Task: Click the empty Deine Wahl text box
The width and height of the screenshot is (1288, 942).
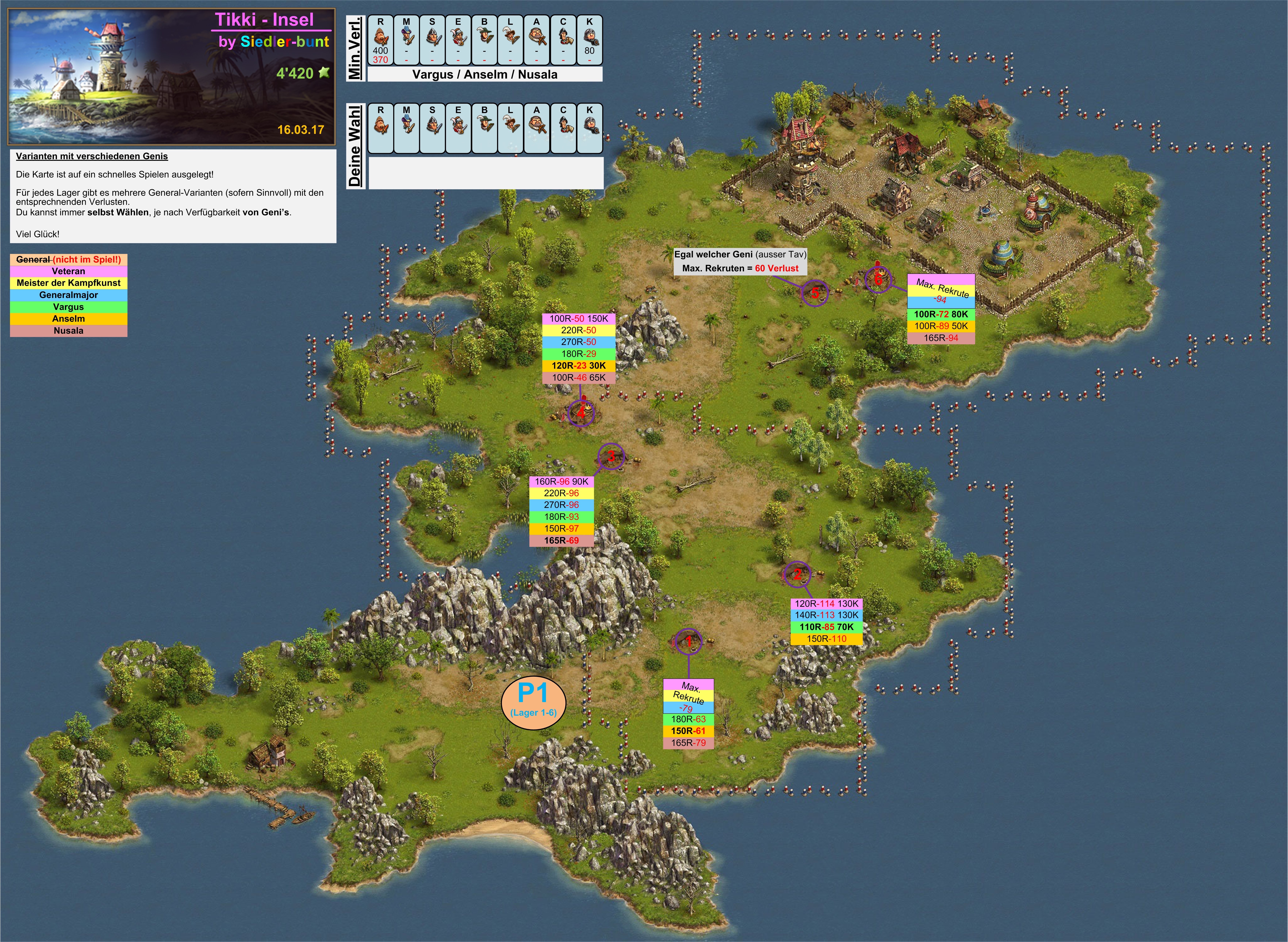Action: 486,173
